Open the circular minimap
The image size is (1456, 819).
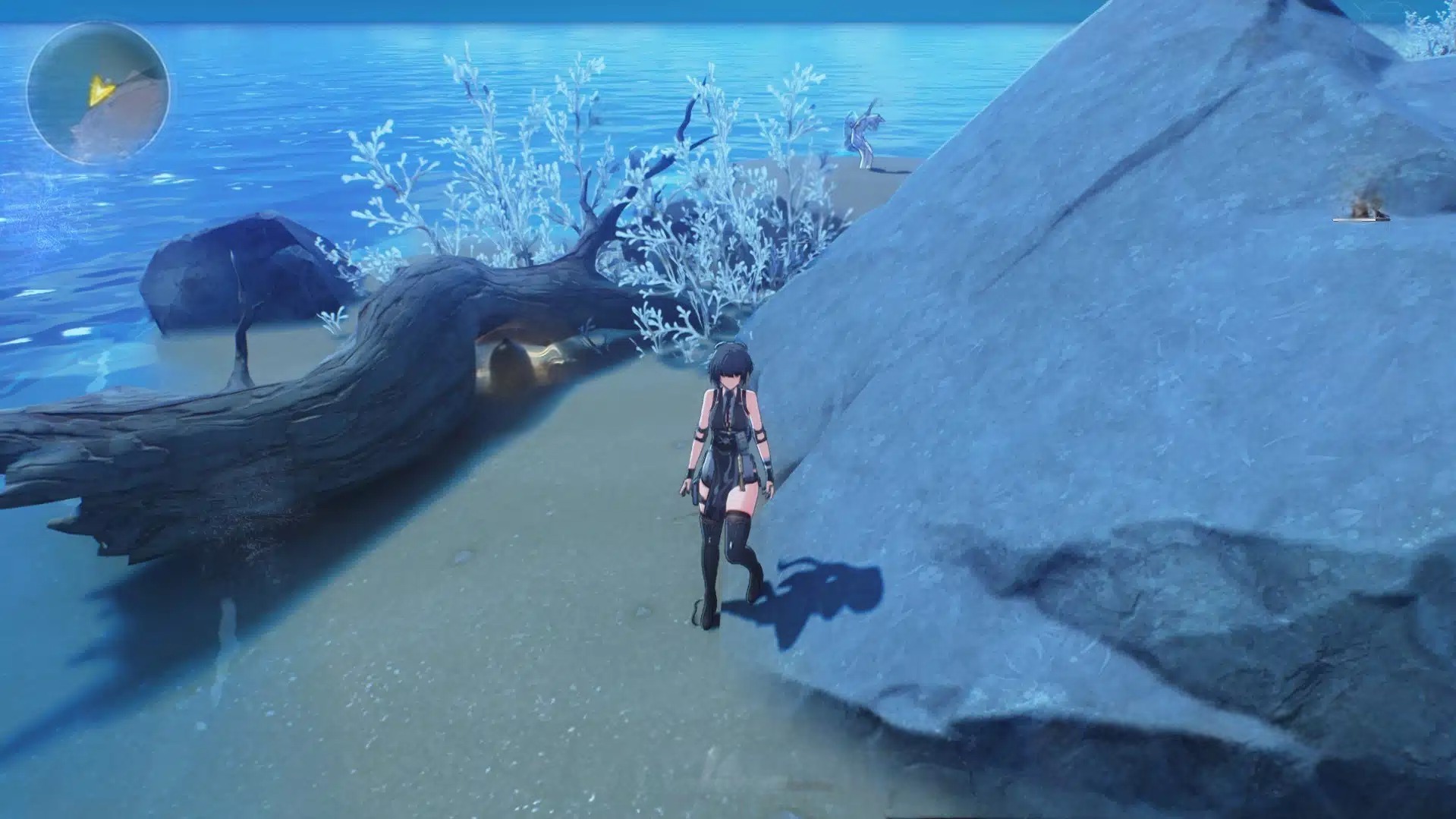click(98, 93)
